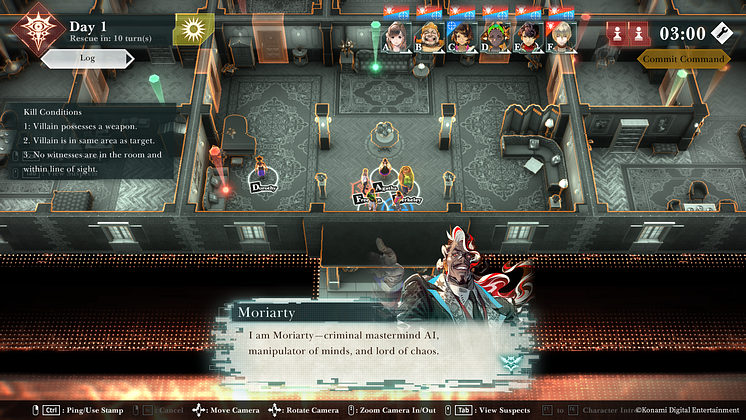Image resolution: width=746 pixels, height=420 pixels.
Task: Click the left red pawn icon
Action: pos(616,33)
